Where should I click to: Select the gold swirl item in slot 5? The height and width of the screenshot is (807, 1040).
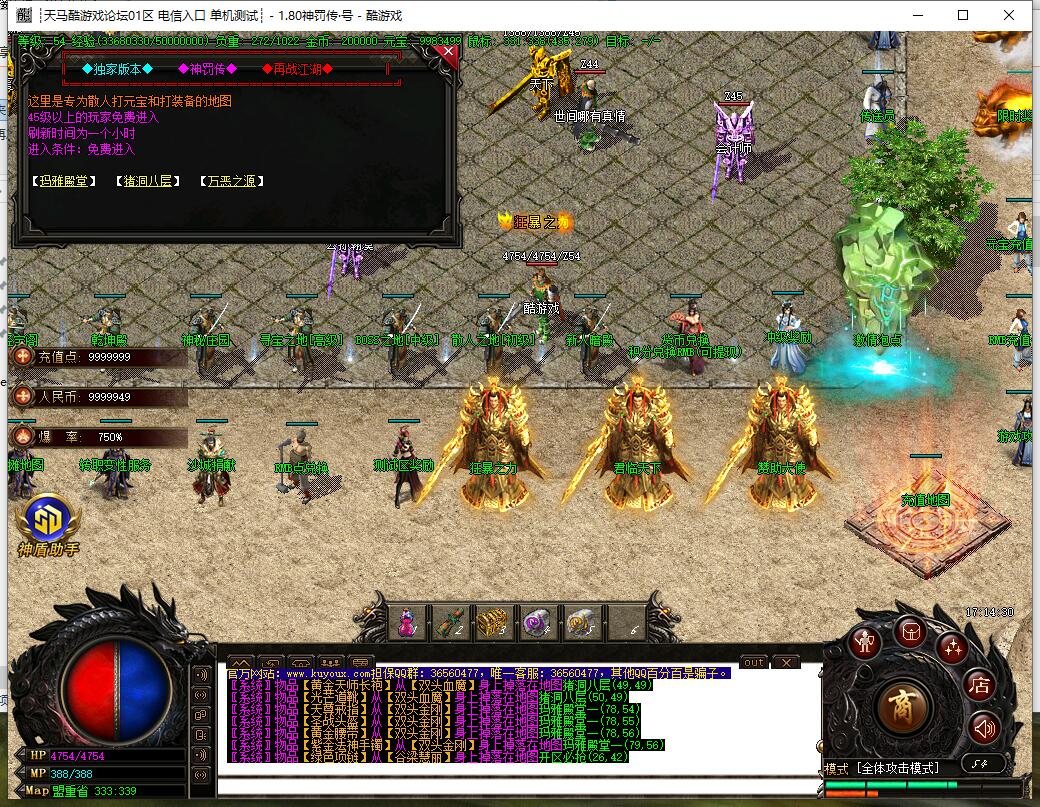pos(577,623)
